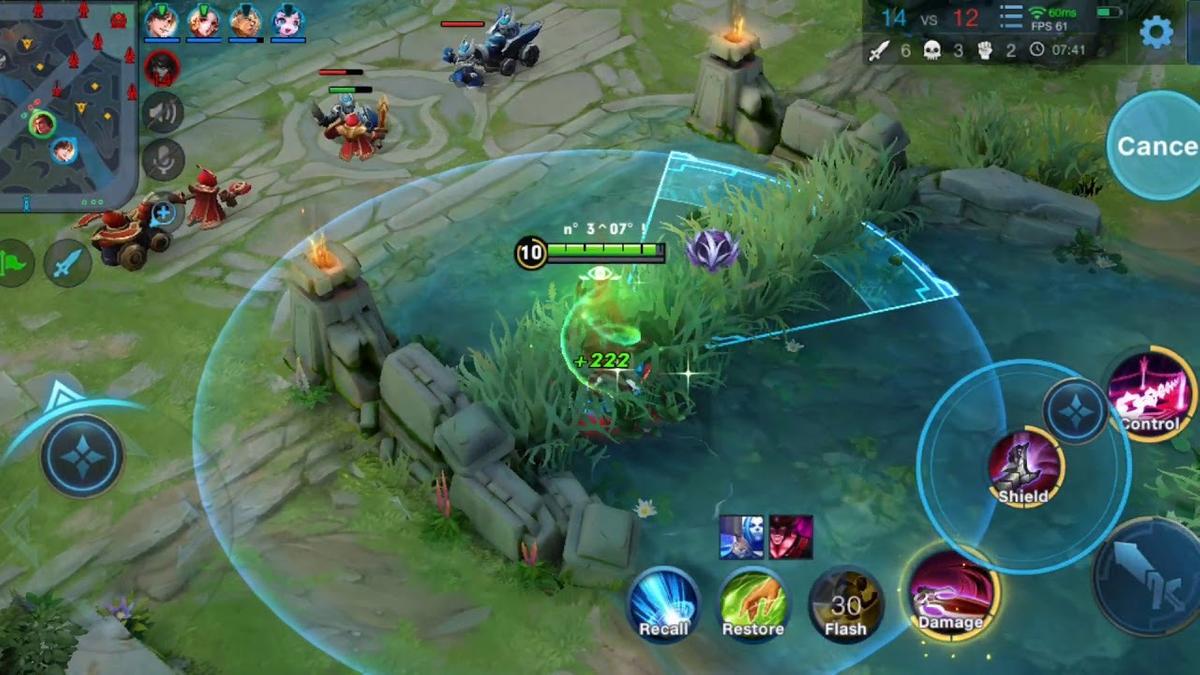Cast the Shield skill
The width and height of the screenshot is (1200, 675).
1025,467
